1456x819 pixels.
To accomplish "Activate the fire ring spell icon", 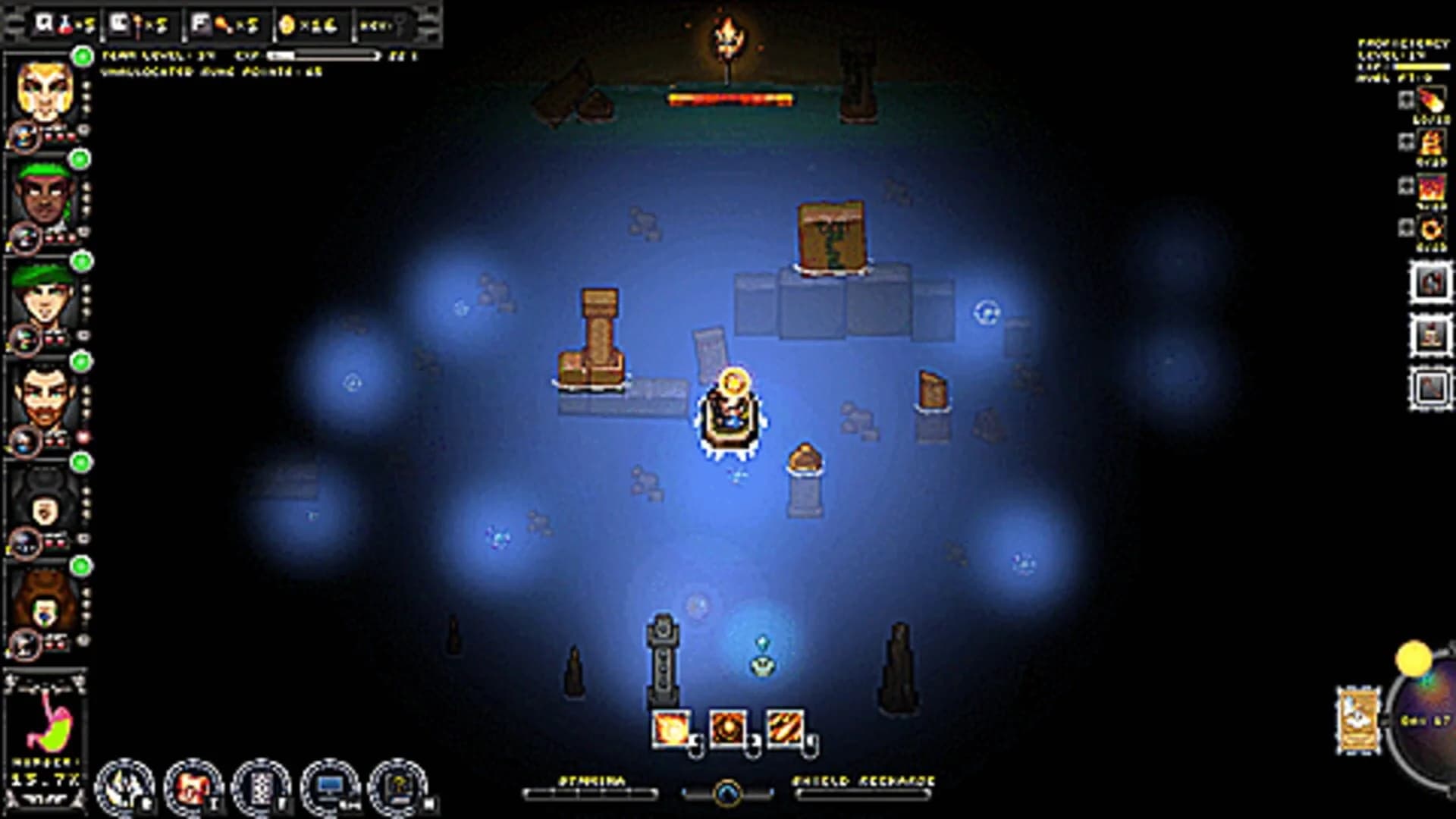I will [x=1432, y=227].
